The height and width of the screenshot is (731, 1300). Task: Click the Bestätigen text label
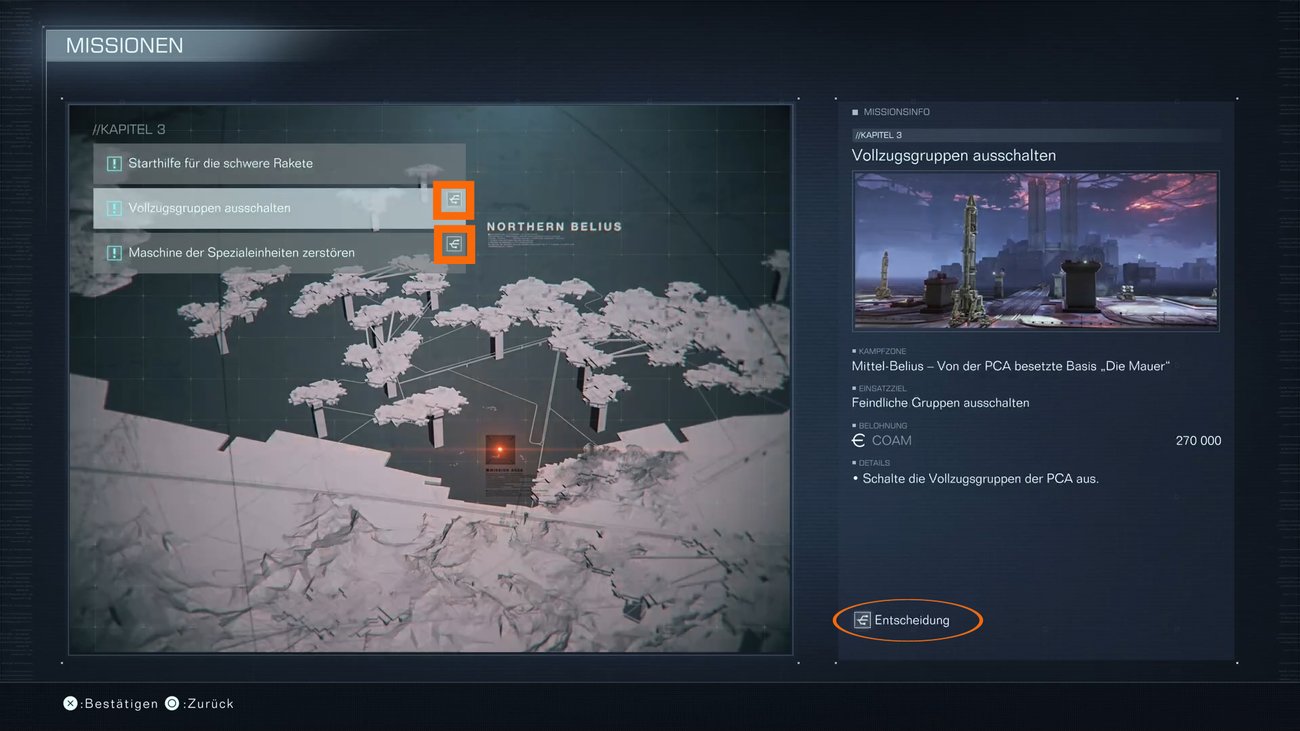coord(113,703)
